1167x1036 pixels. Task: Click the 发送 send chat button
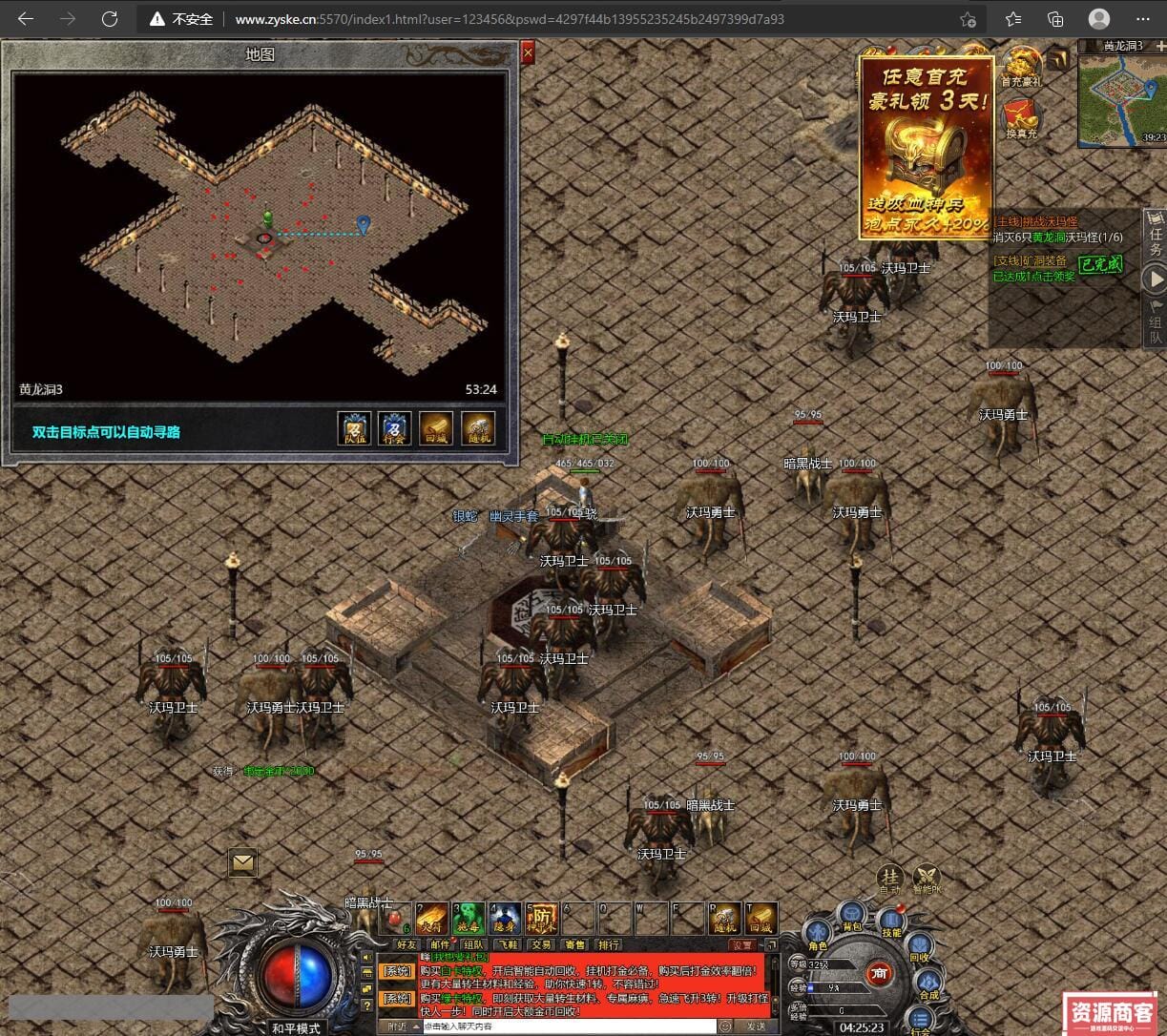pos(756,1026)
